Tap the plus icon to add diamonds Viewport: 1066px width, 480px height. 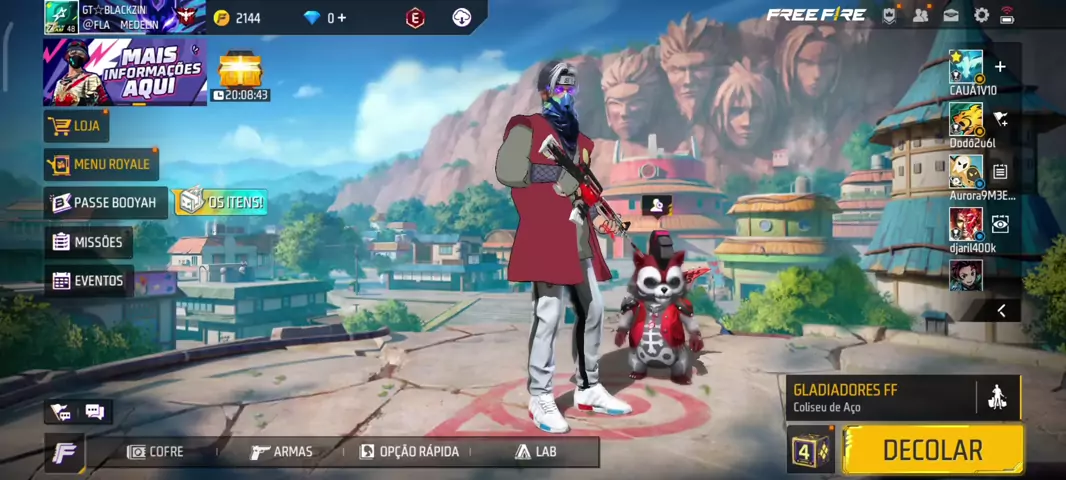[342, 18]
